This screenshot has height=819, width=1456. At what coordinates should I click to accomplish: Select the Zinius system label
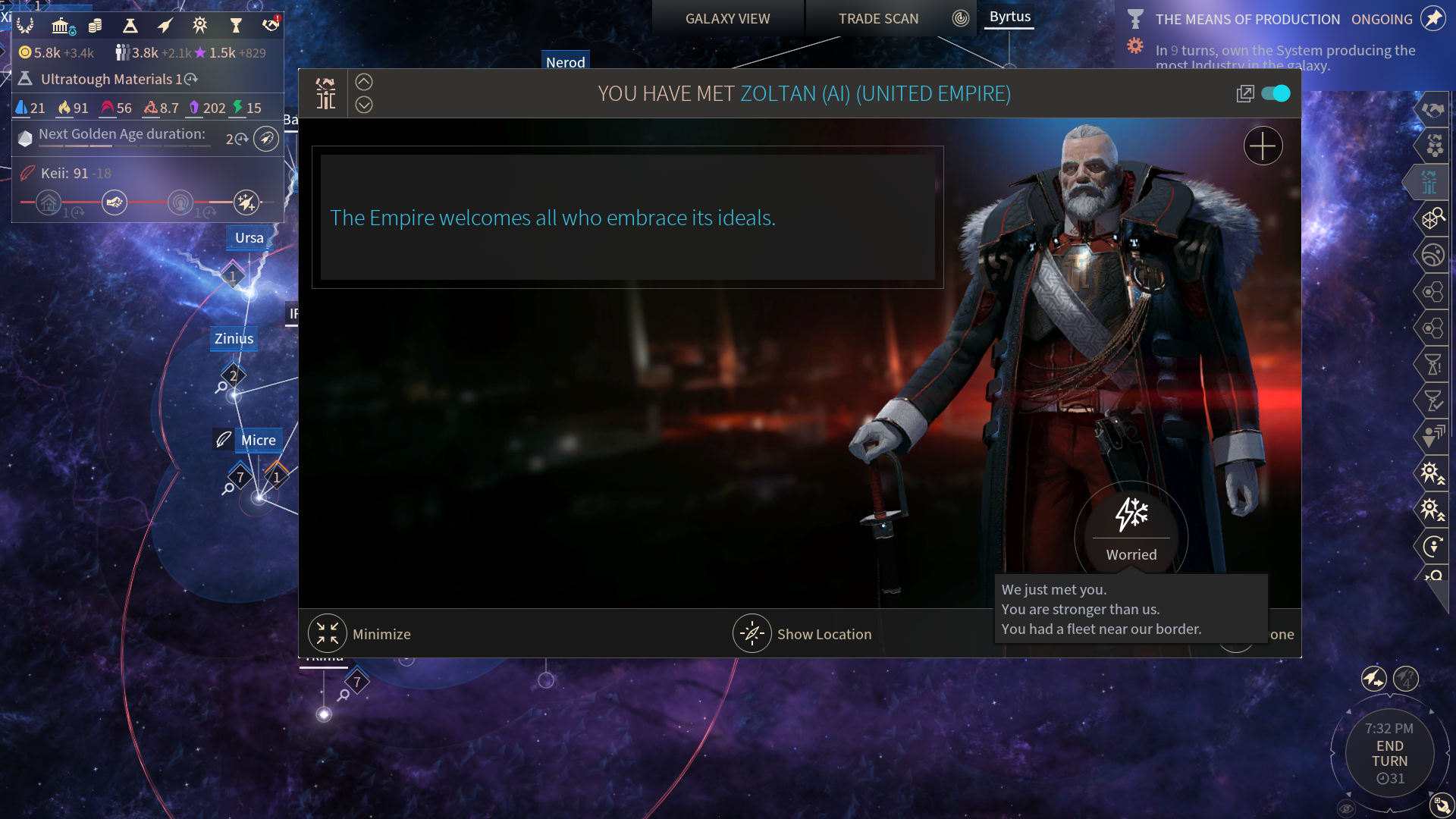(234, 339)
